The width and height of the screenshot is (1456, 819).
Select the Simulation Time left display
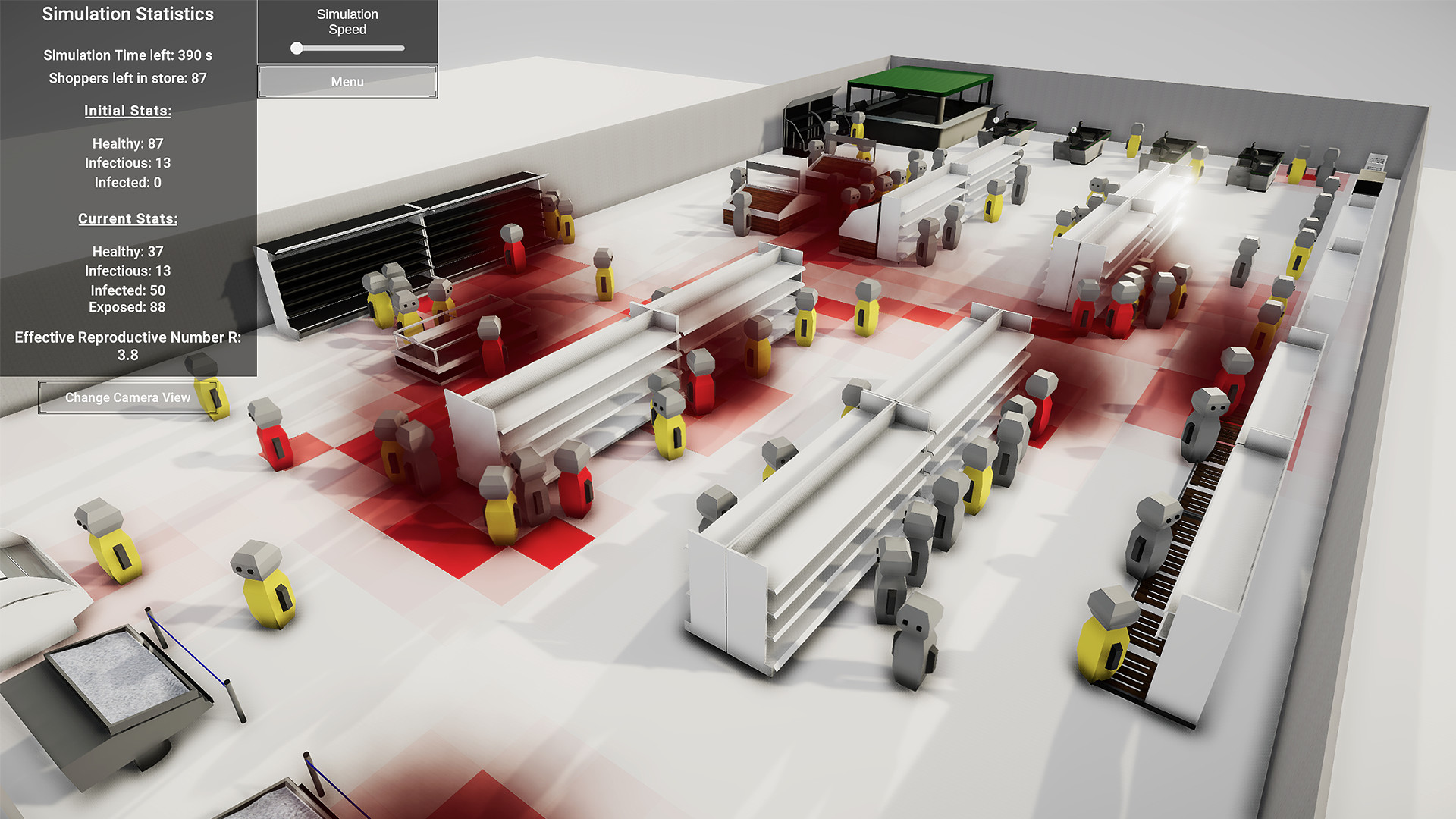point(127,55)
